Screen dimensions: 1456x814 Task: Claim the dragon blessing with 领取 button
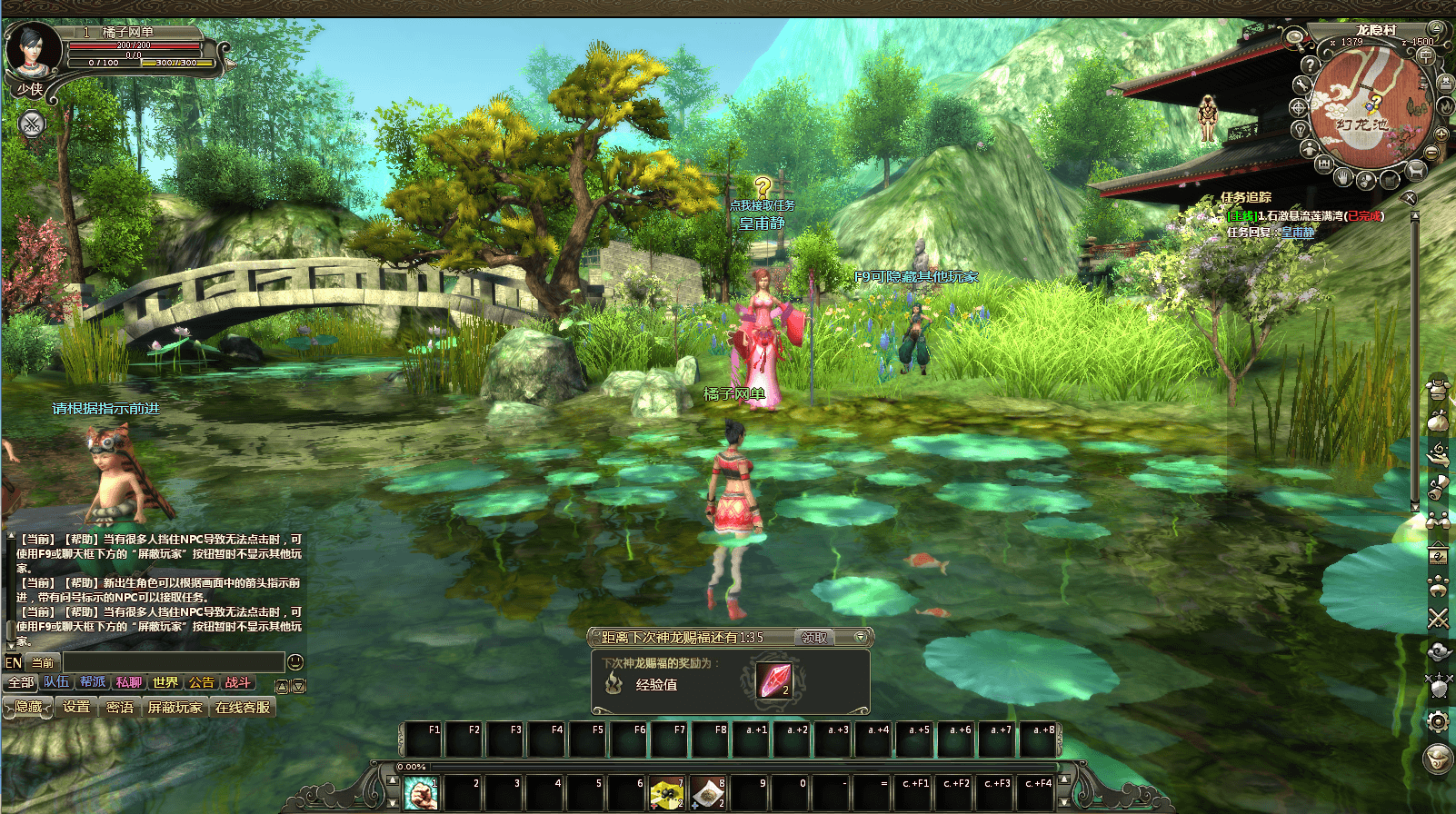813,638
